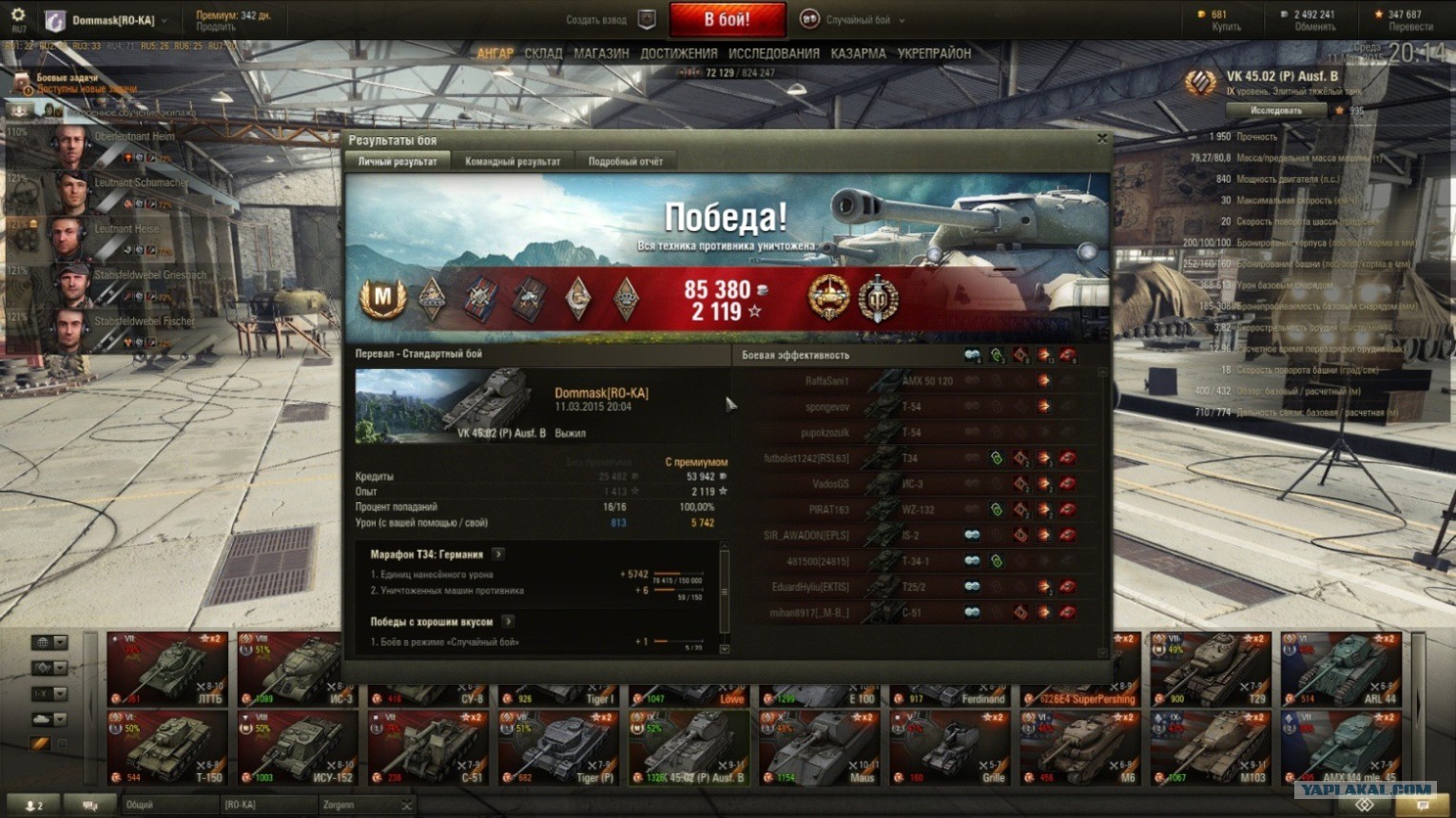Viewport: 1456px width, 818px height.
Task: Open the ИССЛЕДОВАНИЯ tech tree
Action: tap(773, 54)
